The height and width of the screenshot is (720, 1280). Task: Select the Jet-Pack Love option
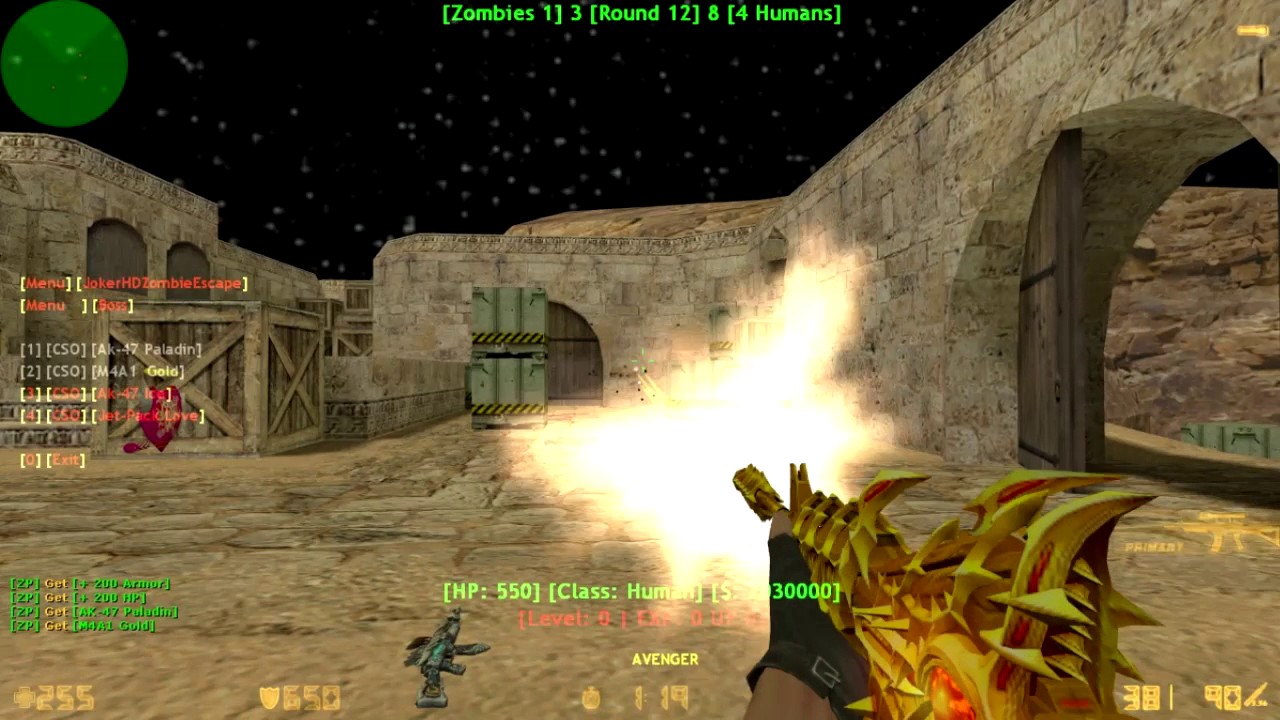(x=112, y=416)
